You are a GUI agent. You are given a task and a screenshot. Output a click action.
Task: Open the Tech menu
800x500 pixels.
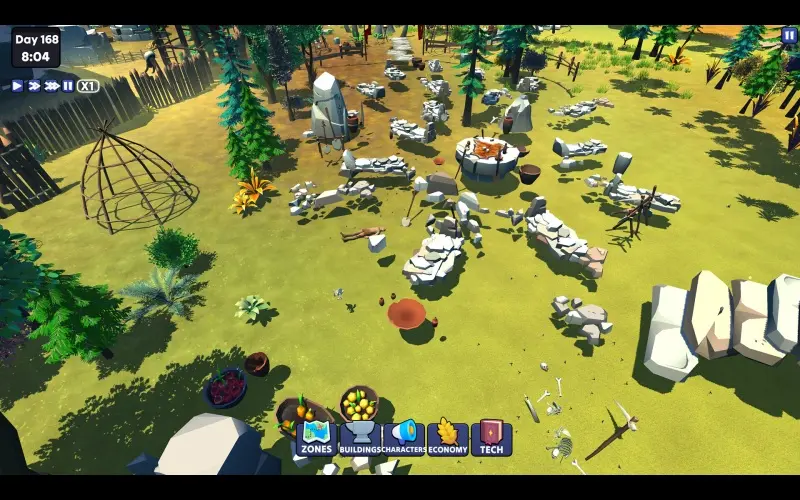(x=491, y=437)
